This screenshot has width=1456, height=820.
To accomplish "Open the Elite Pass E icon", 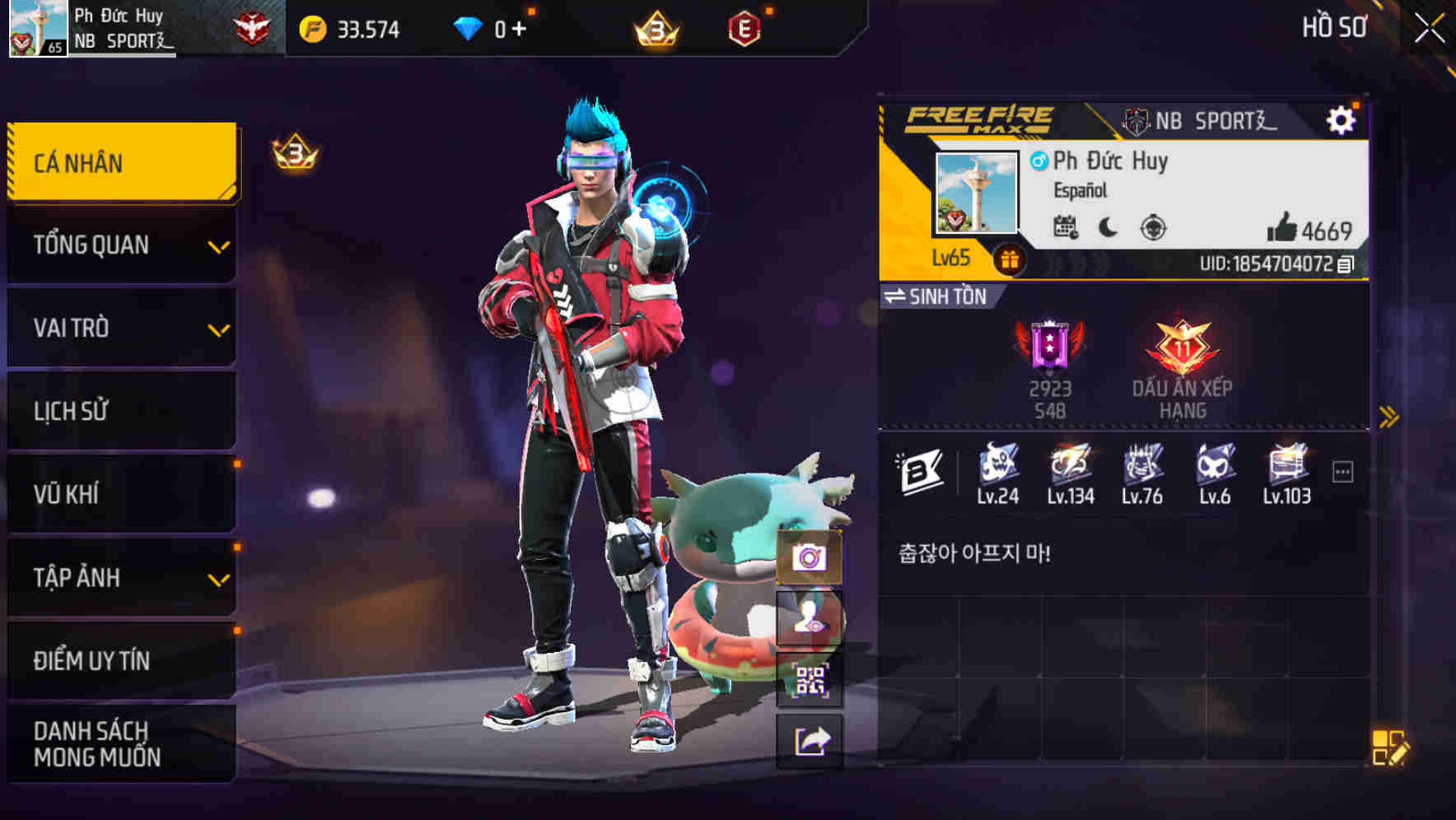I will pyautogui.click(x=744, y=28).
